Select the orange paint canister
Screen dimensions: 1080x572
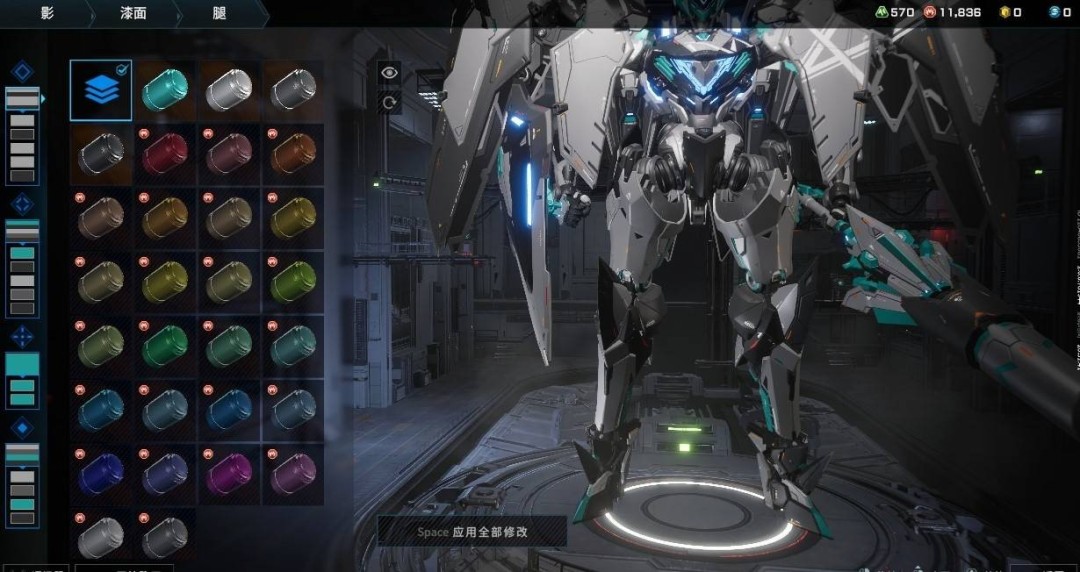pos(293,154)
